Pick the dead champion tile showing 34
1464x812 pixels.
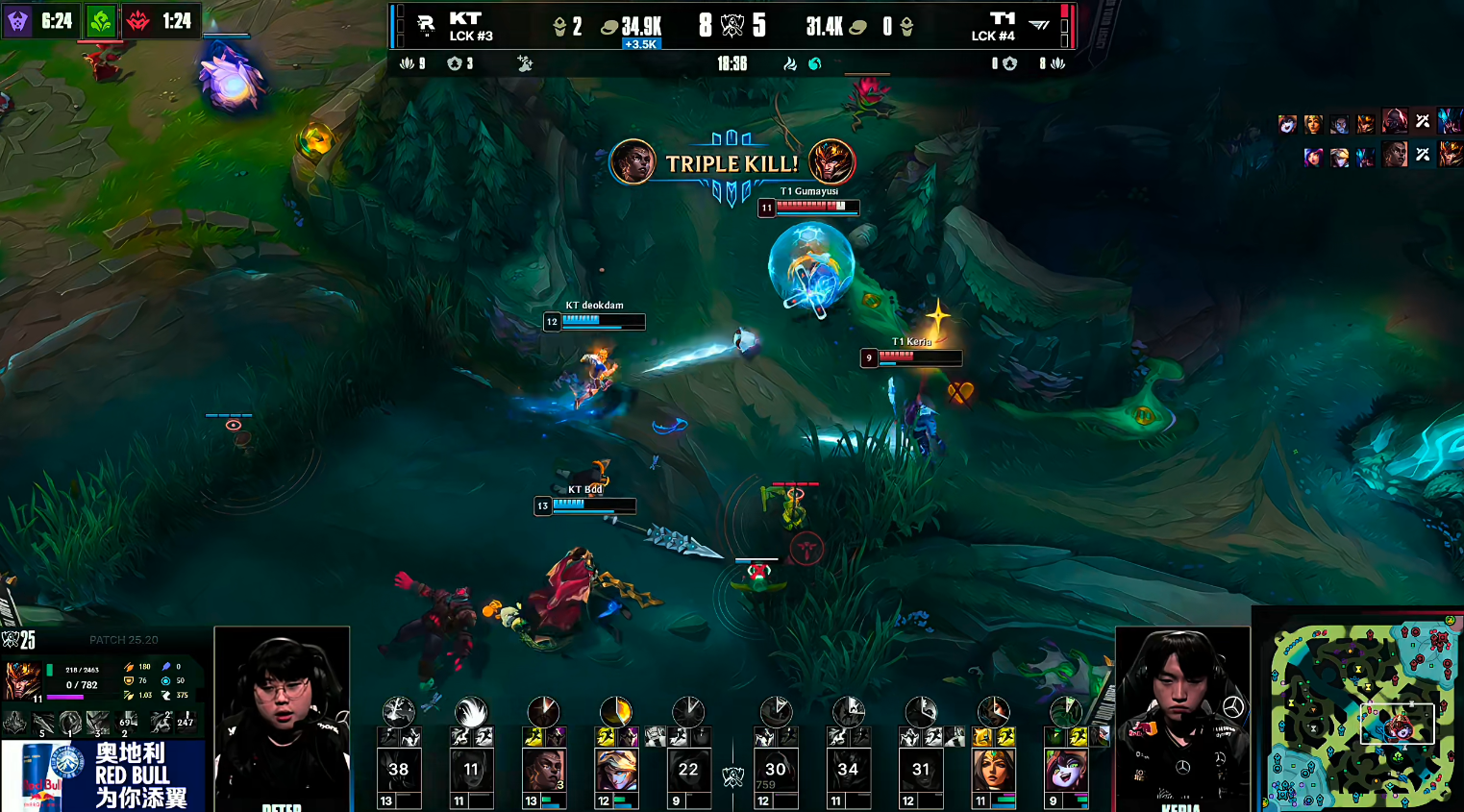848,770
